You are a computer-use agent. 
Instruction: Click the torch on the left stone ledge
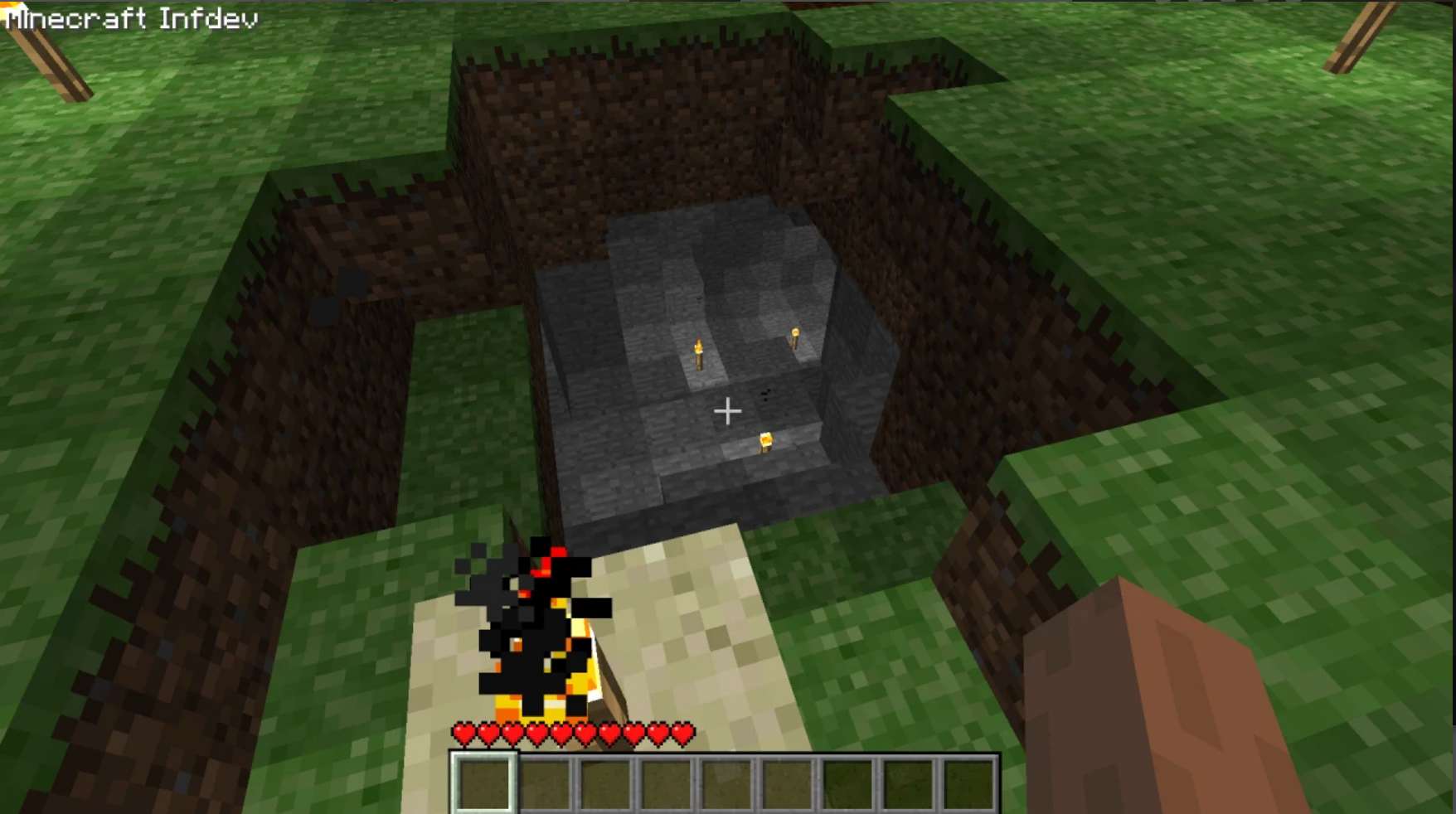coord(699,355)
